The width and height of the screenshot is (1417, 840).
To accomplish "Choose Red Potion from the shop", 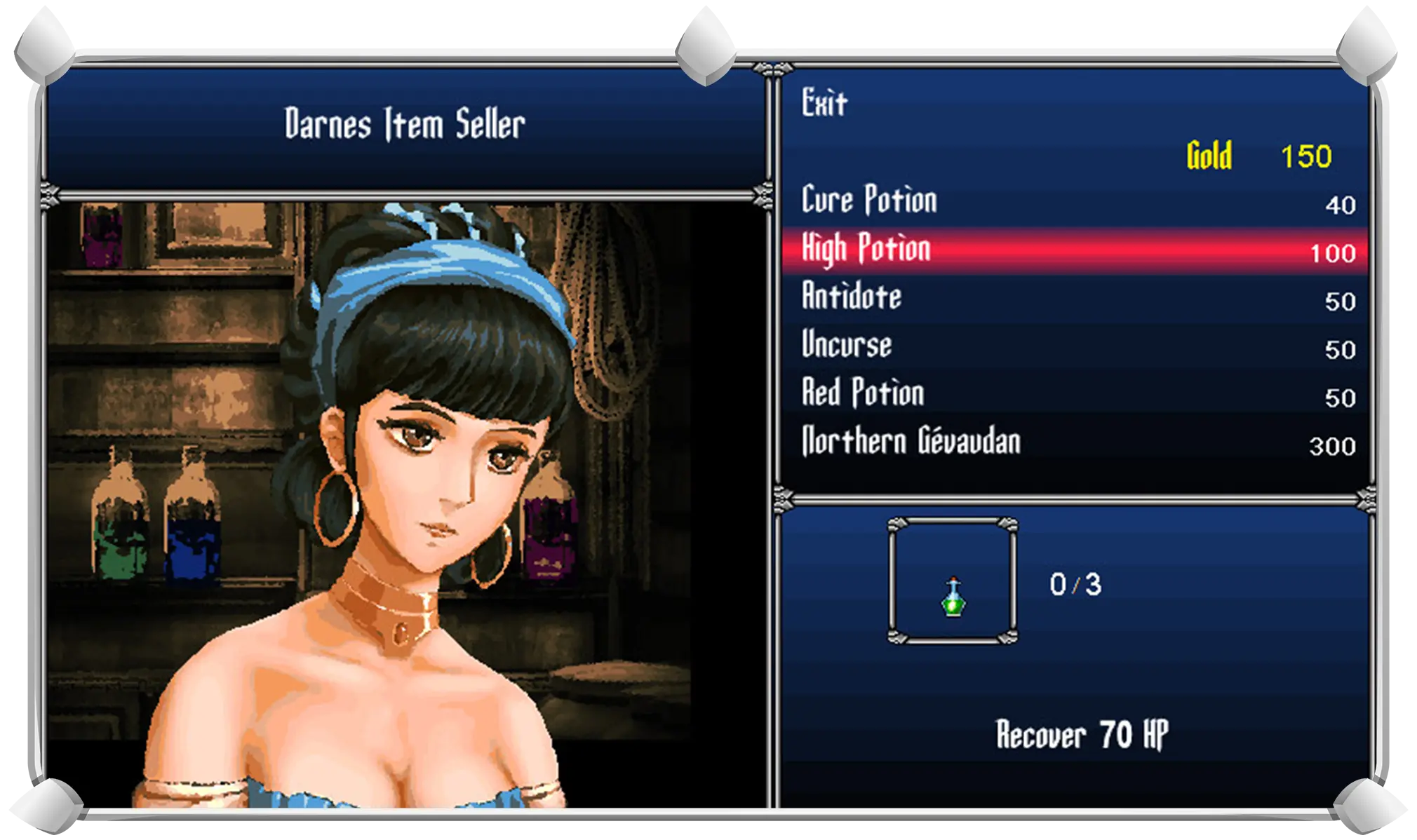I will pos(863,393).
